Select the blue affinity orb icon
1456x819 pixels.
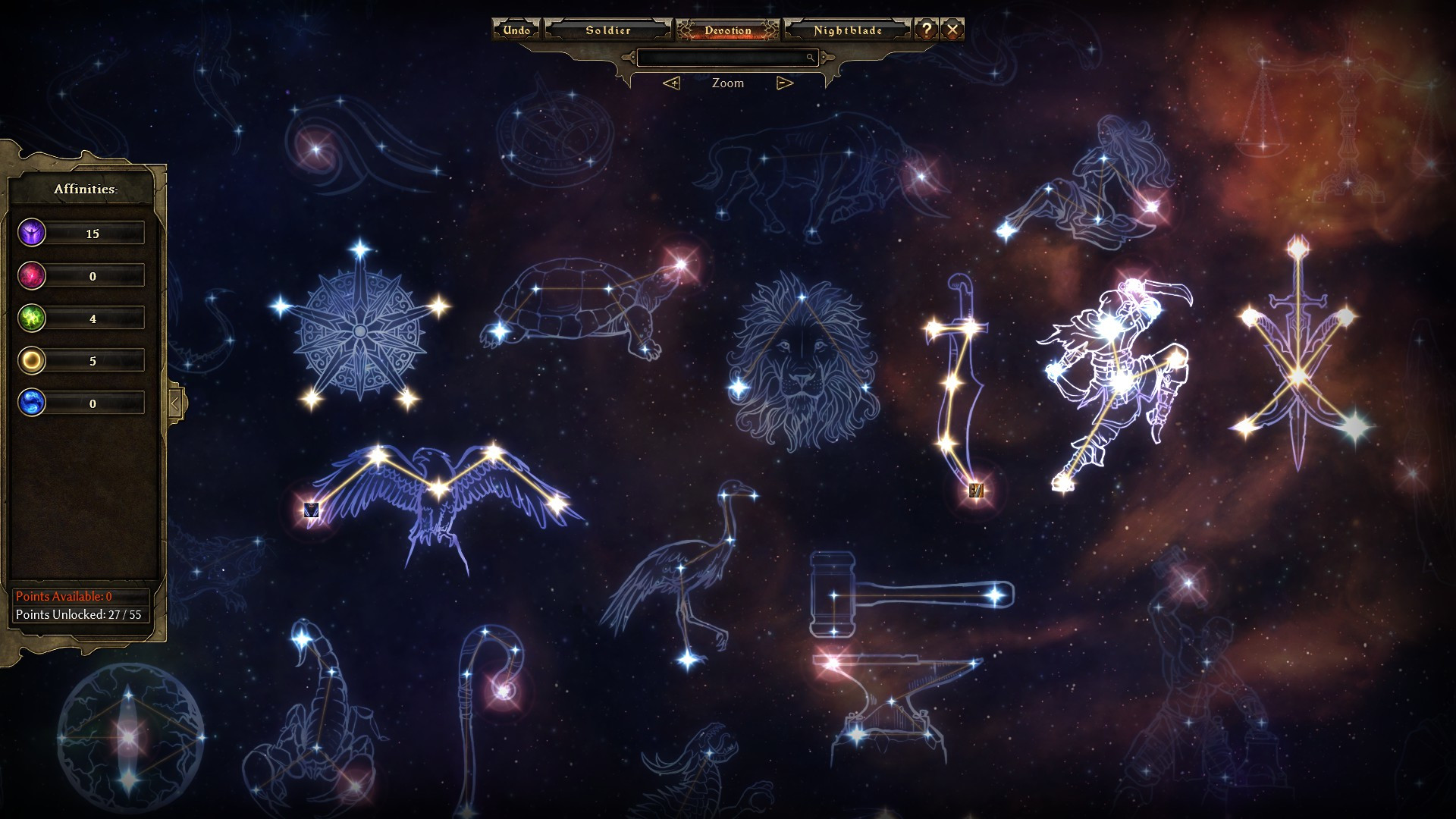point(32,403)
